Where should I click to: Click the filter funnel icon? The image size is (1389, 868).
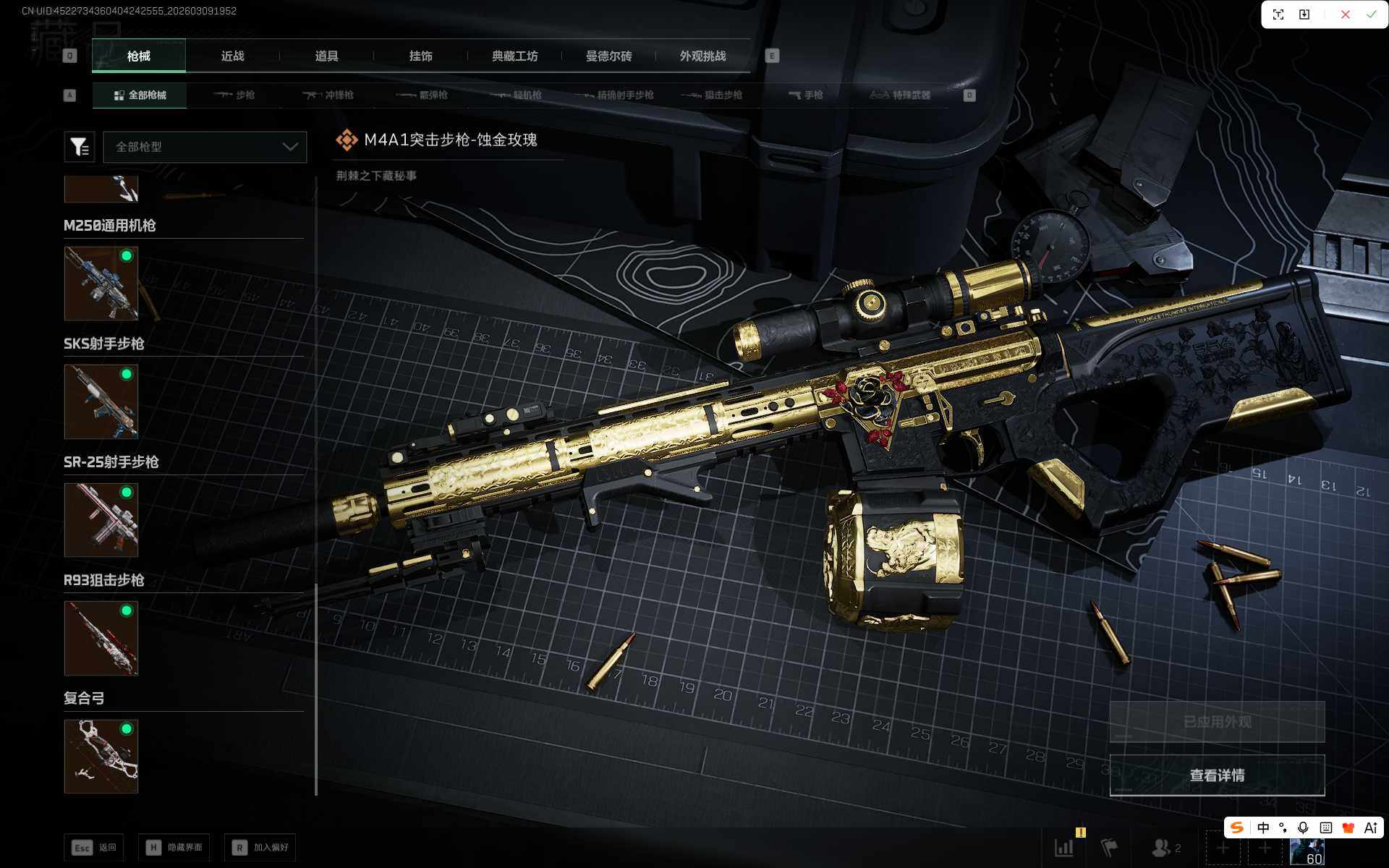point(80,147)
